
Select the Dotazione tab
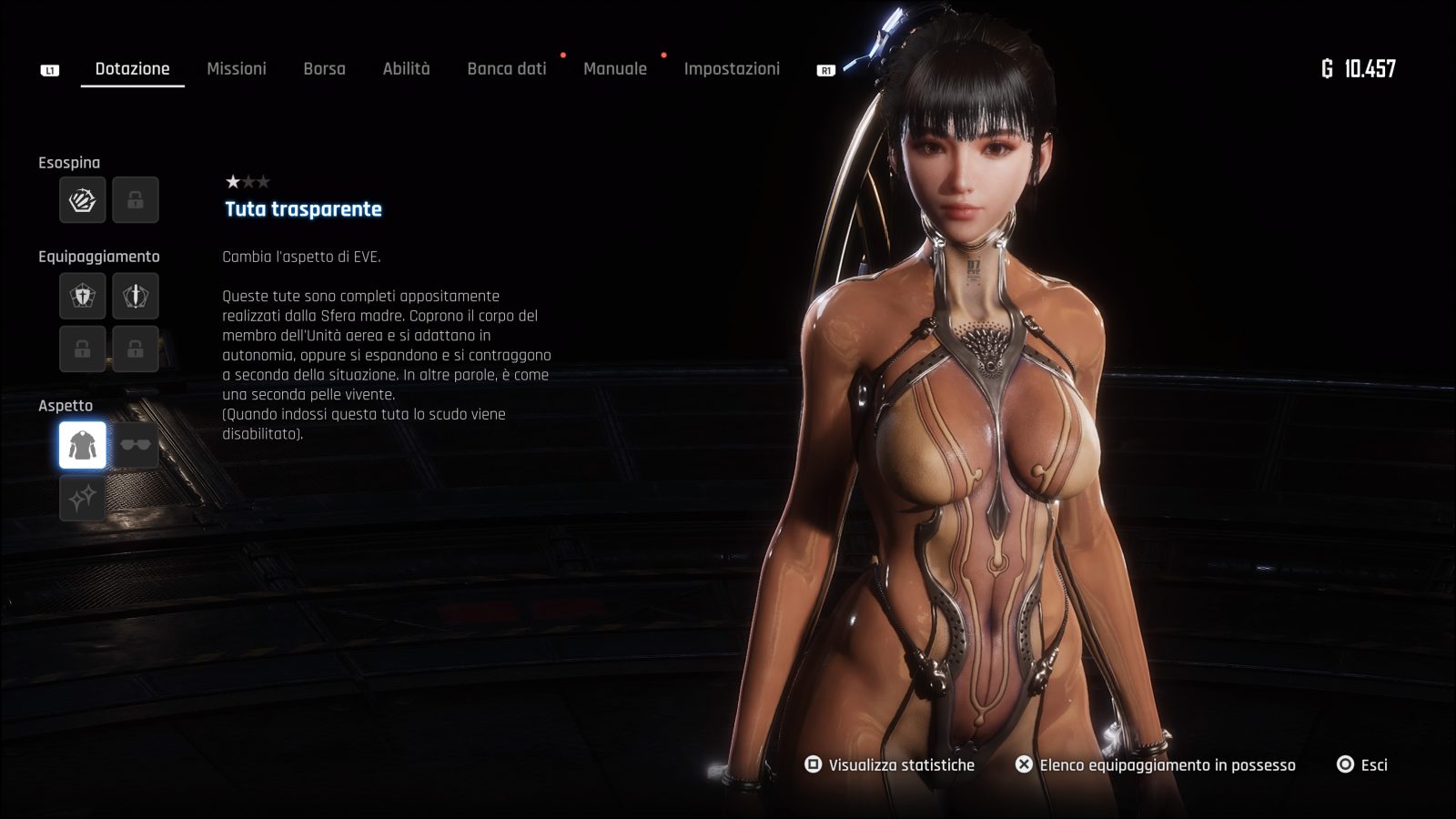133,69
